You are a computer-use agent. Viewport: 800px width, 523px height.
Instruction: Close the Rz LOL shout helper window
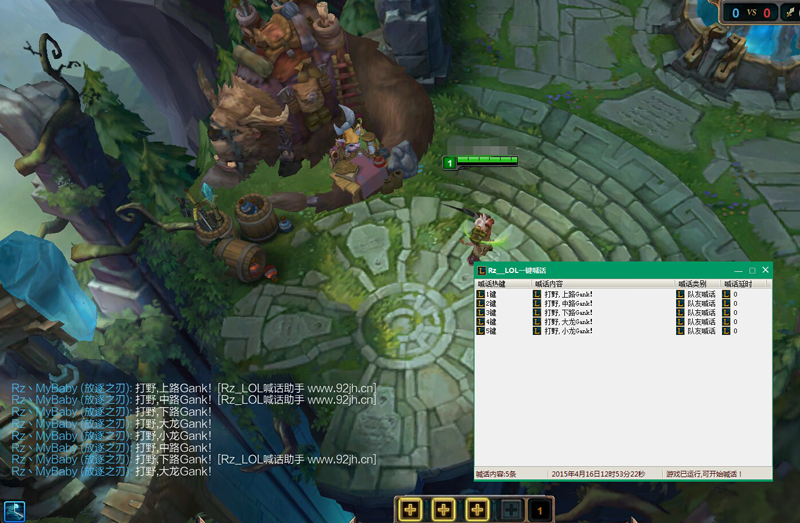click(x=766, y=270)
